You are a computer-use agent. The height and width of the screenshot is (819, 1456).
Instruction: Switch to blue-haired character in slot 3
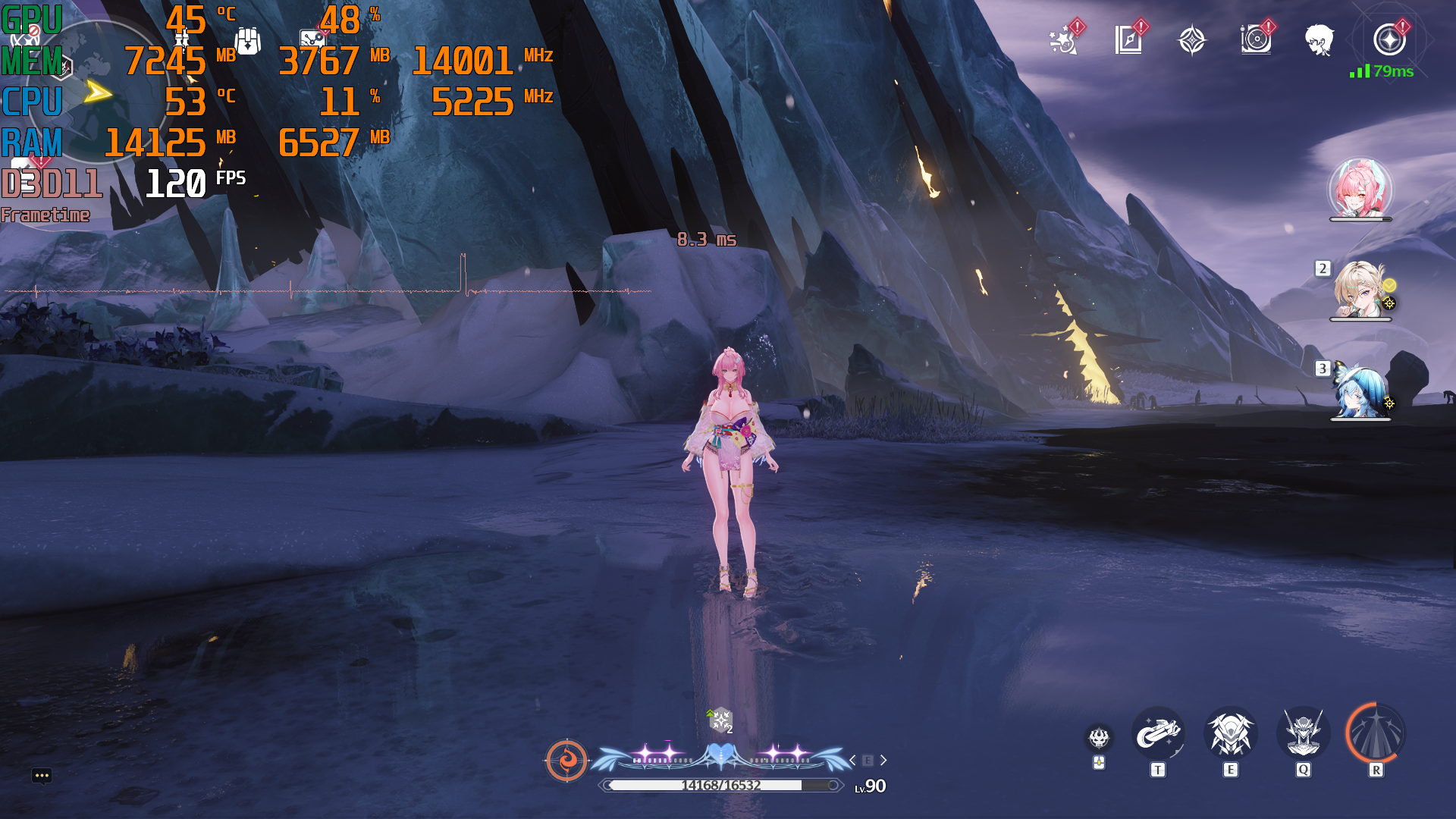tap(1360, 391)
